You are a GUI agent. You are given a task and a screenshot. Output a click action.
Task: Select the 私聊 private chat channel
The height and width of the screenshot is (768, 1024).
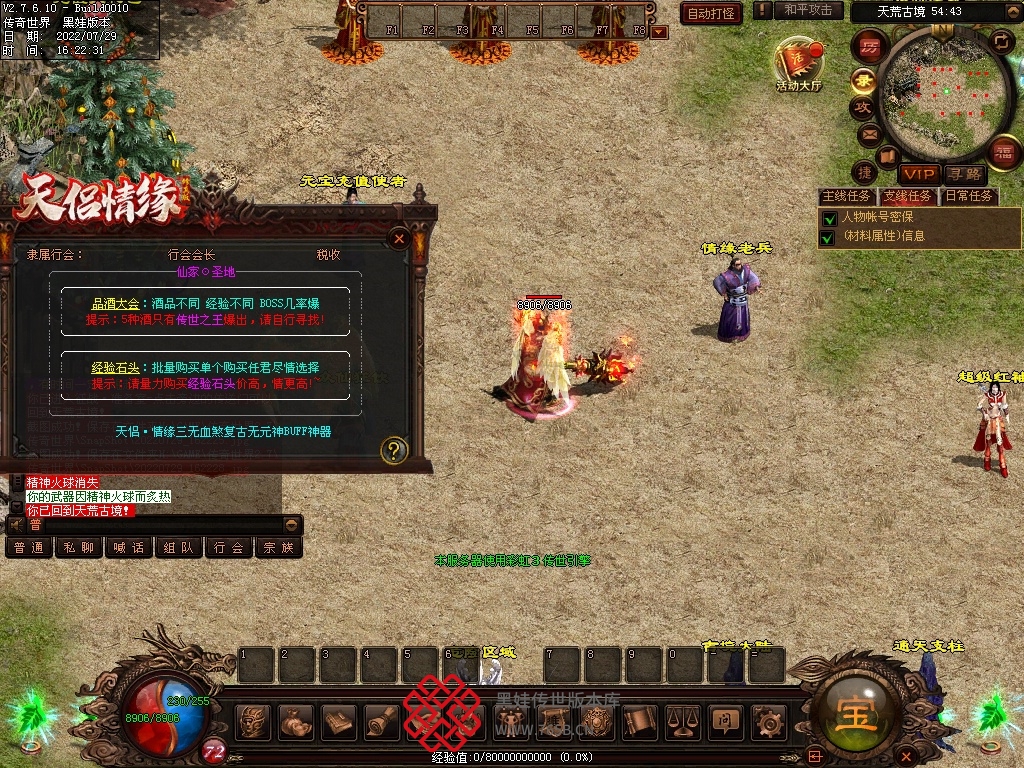click(79, 548)
